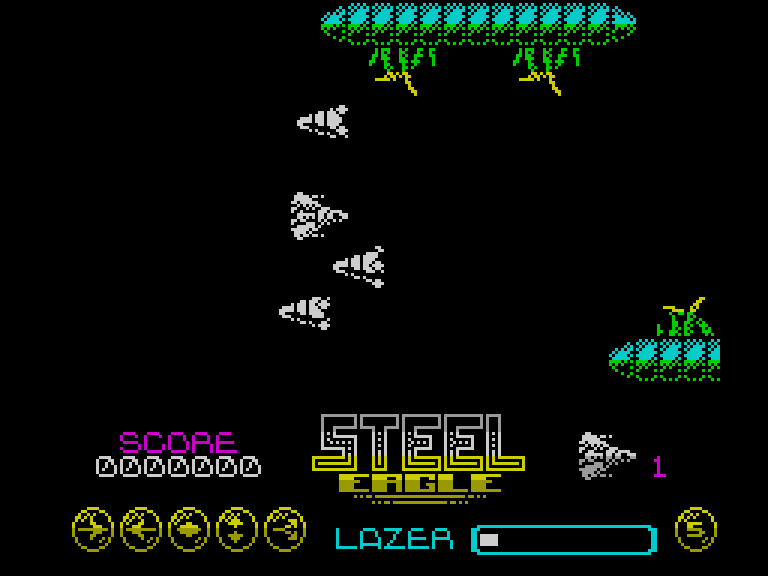The width and height of the screenshot is (768, 576).
Task: Choose the diamond-shaped weapon icon
Action: click(x=189, y=529)
